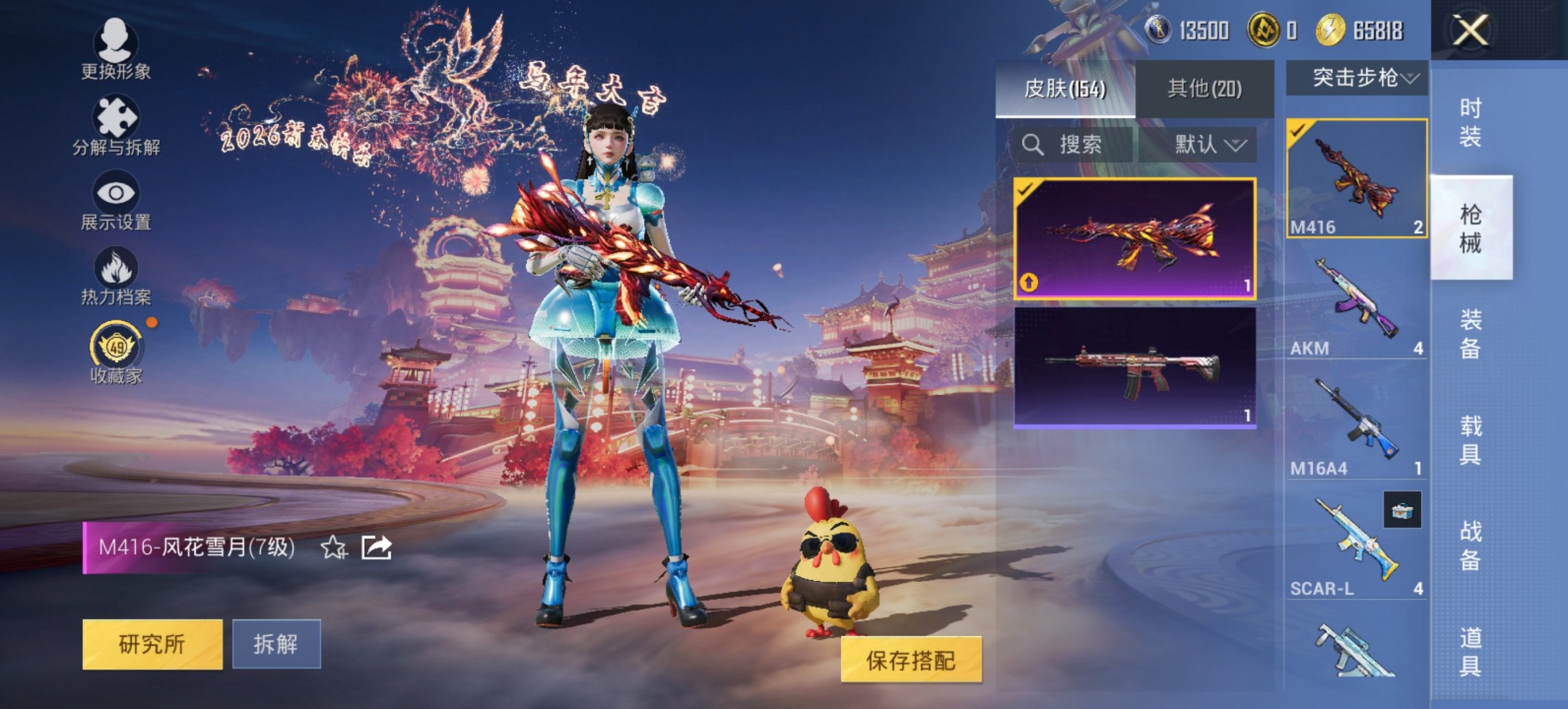
Task: Expand the chevron next to 默认 filter
Action: click(x=1233, y=146)
